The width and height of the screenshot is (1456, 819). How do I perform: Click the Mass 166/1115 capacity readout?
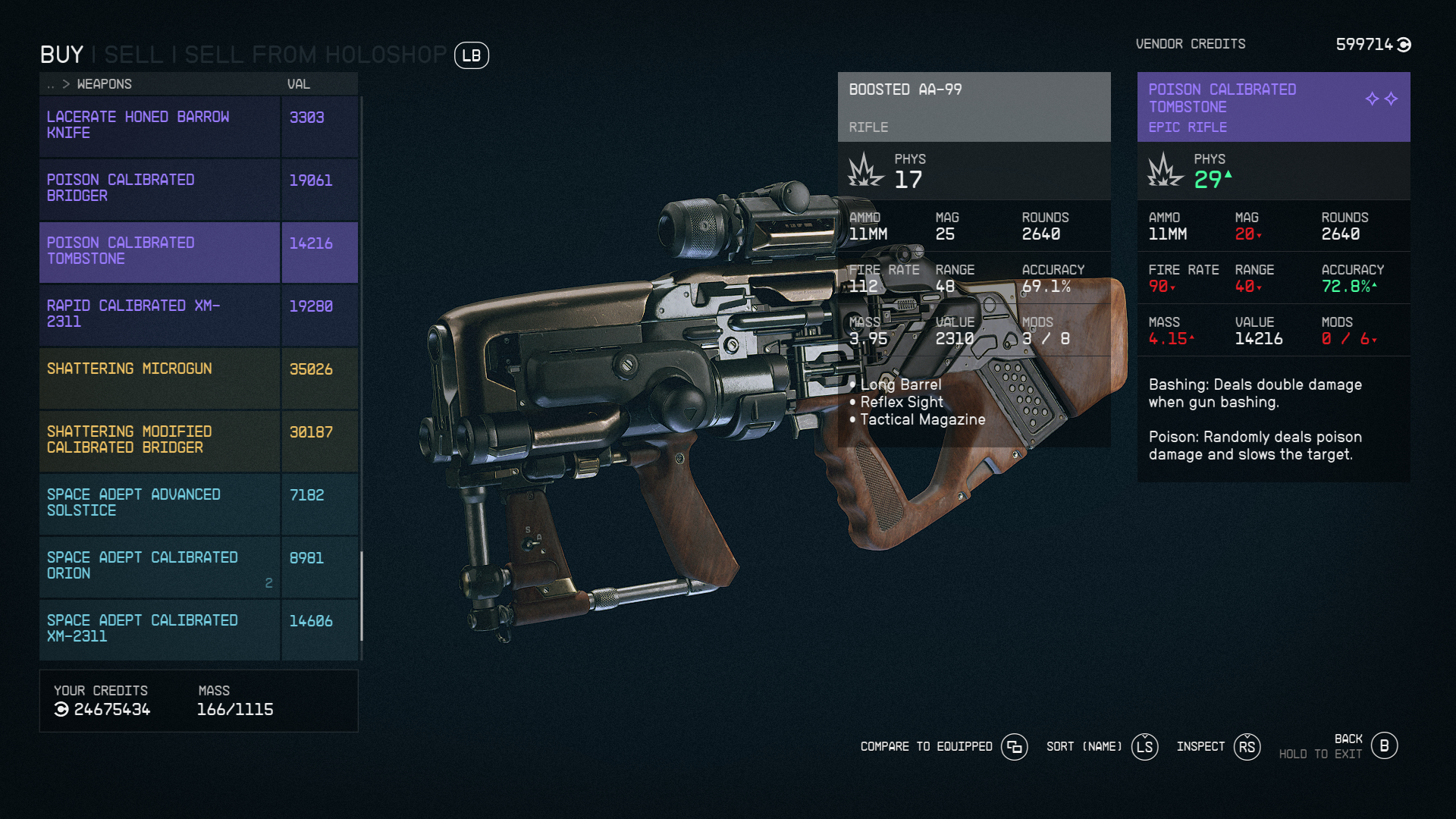coord(235,711)
